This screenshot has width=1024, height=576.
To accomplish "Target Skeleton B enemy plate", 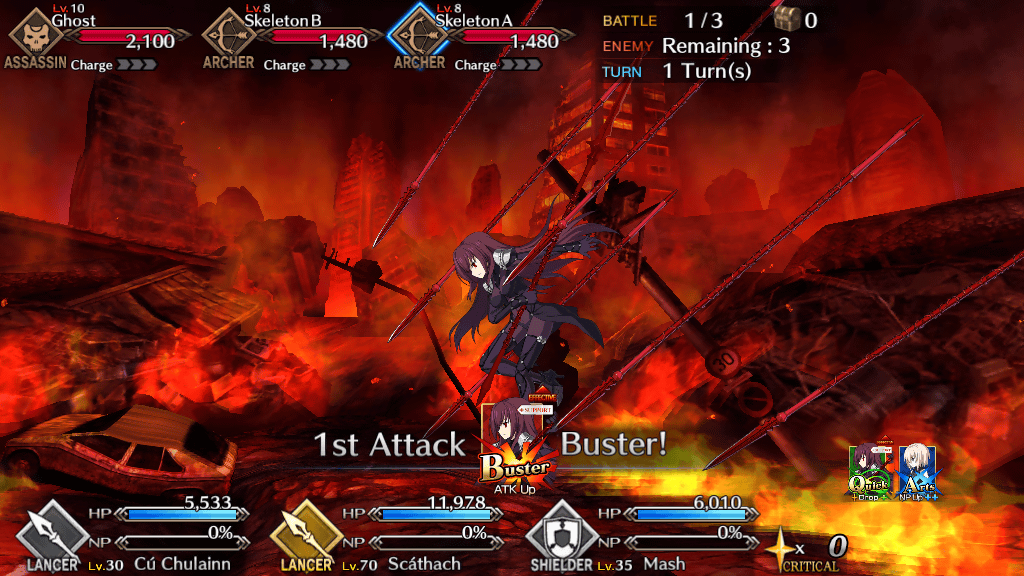I will (x=285, y=38).
